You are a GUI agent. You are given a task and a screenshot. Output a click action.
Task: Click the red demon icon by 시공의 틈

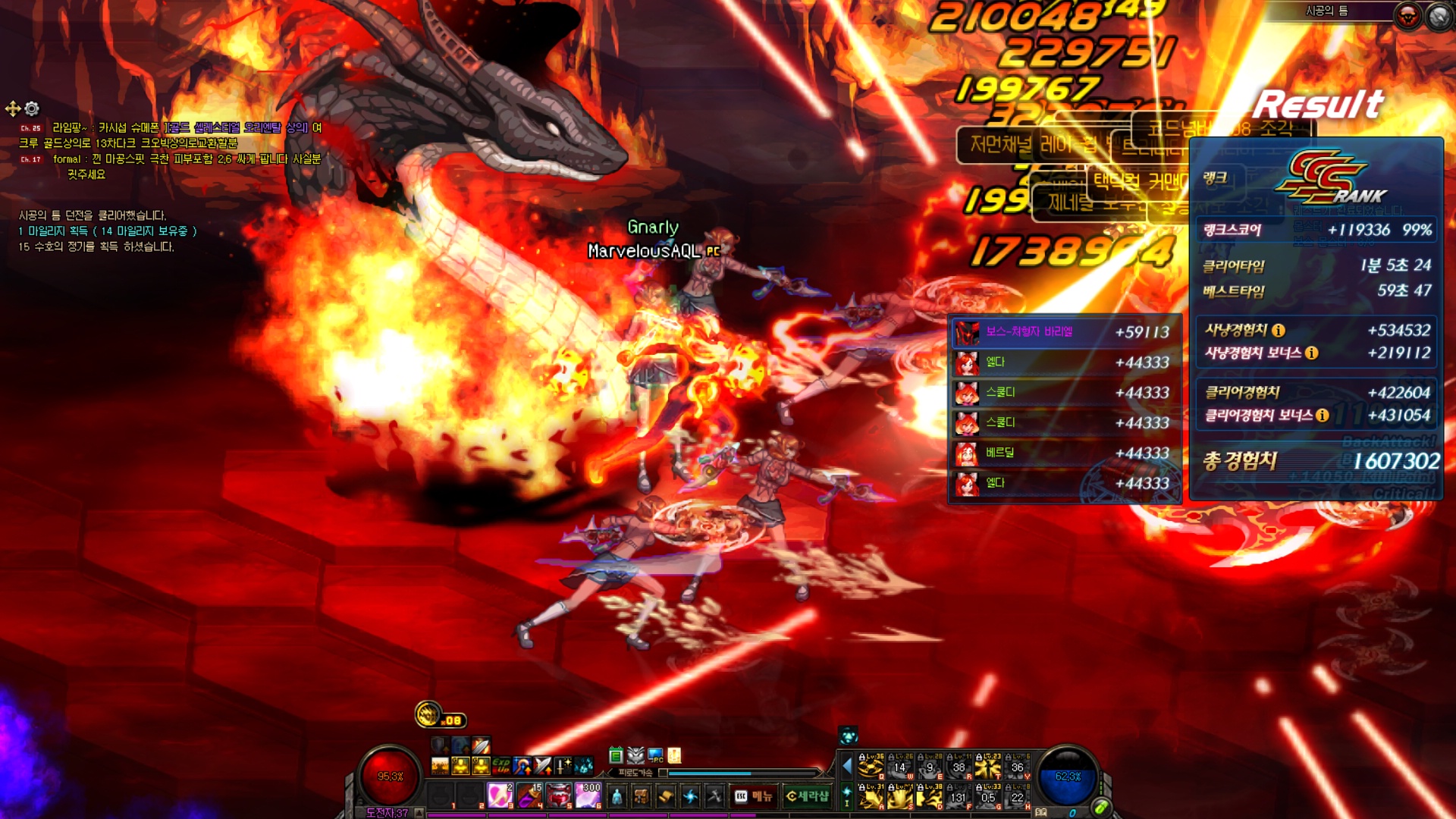click(1407, 16)
